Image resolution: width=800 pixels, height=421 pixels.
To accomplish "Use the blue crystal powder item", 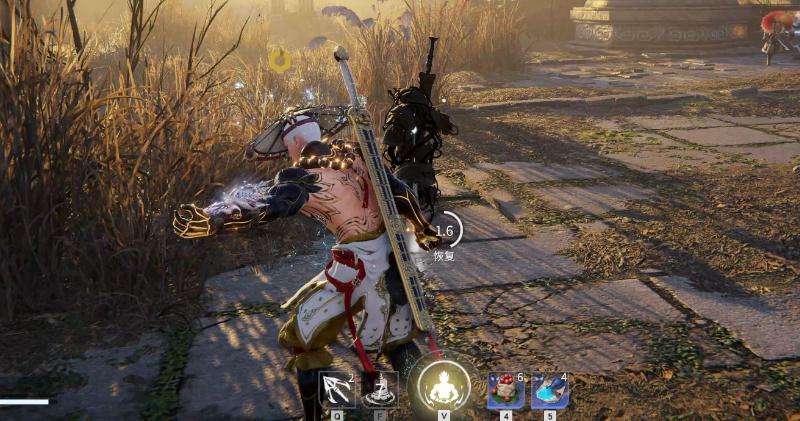I will (550, 391).
